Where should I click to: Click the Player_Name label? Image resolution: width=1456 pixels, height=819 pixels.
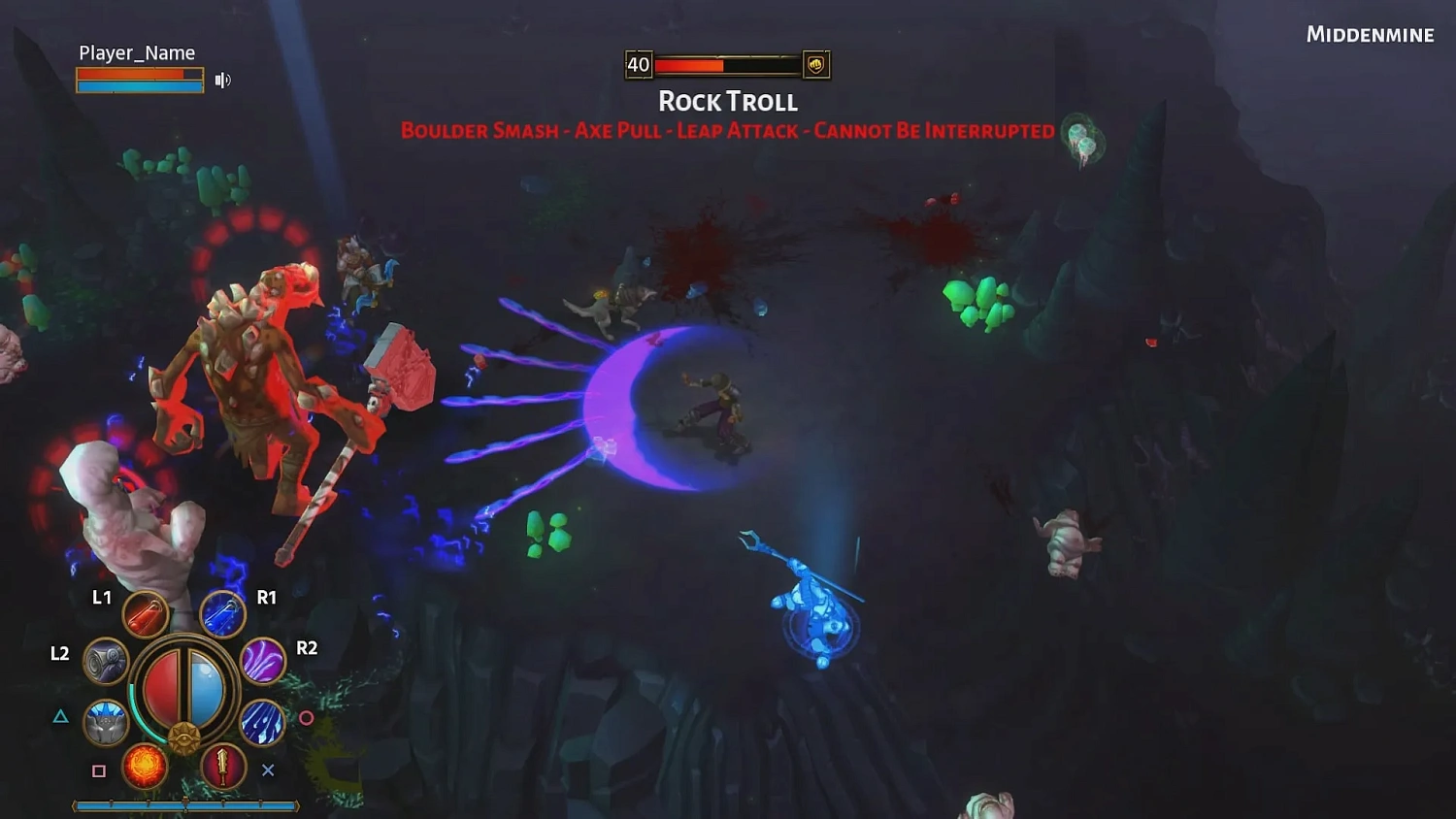point(135,52)
